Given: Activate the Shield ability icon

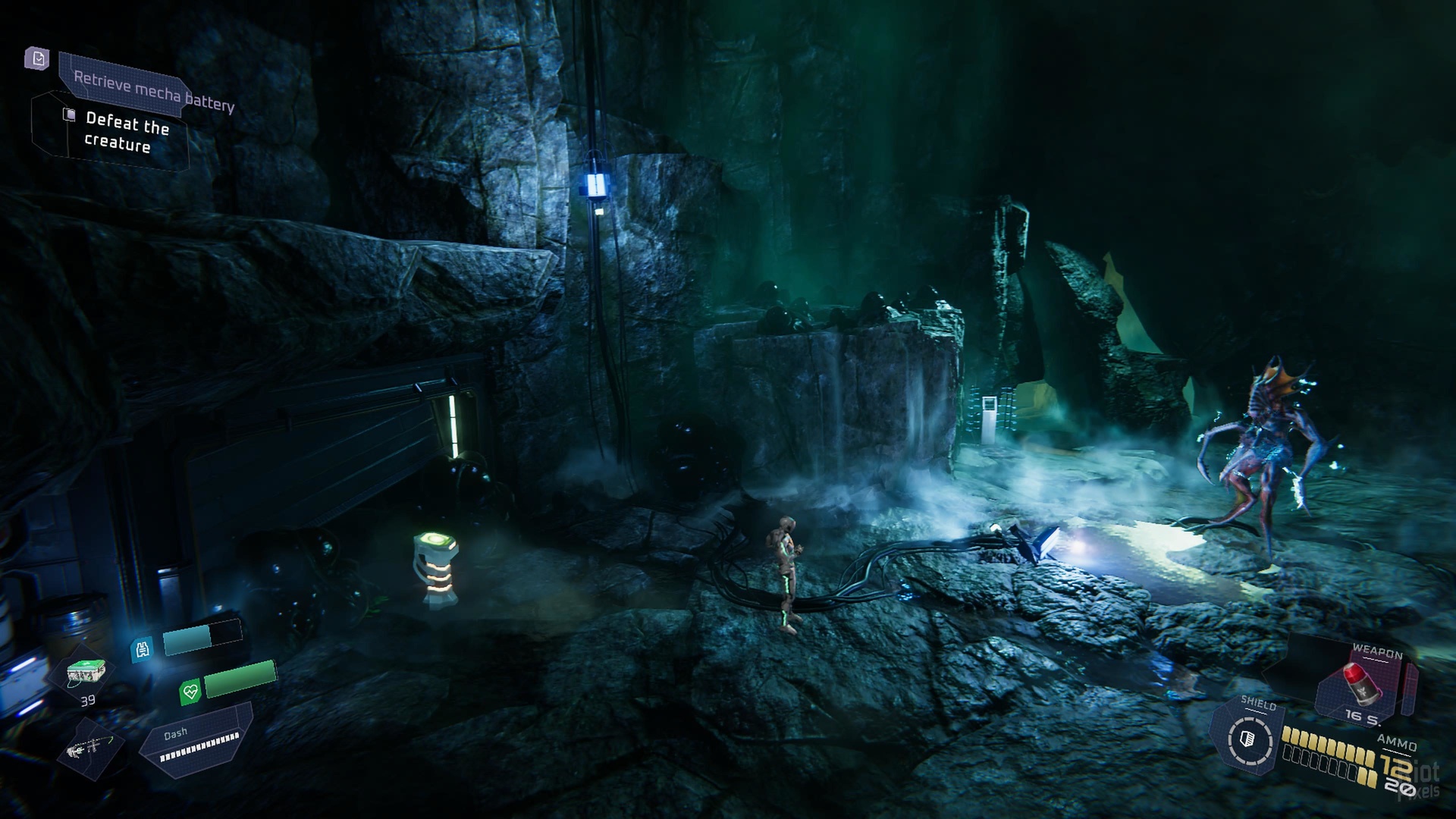Looking at the screenshot, I should tap(1248, 739).
